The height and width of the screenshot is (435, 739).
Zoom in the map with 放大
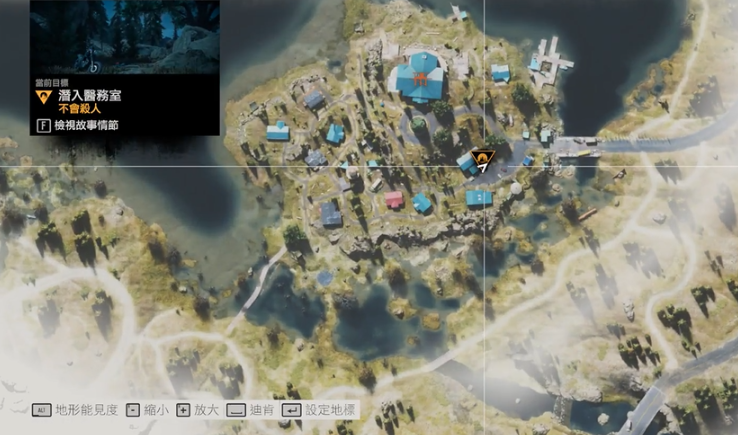pyautogui.click(x=200, y=411)
